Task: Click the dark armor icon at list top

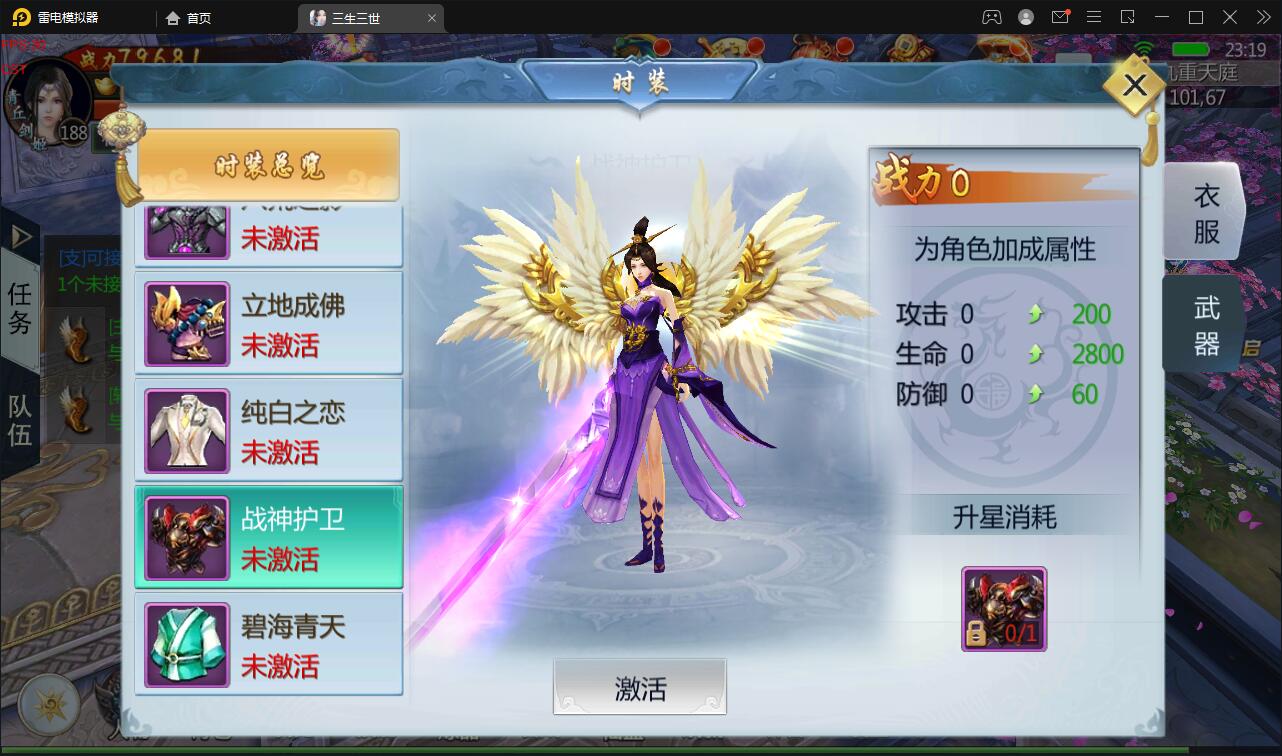Action: coord(186,228)
